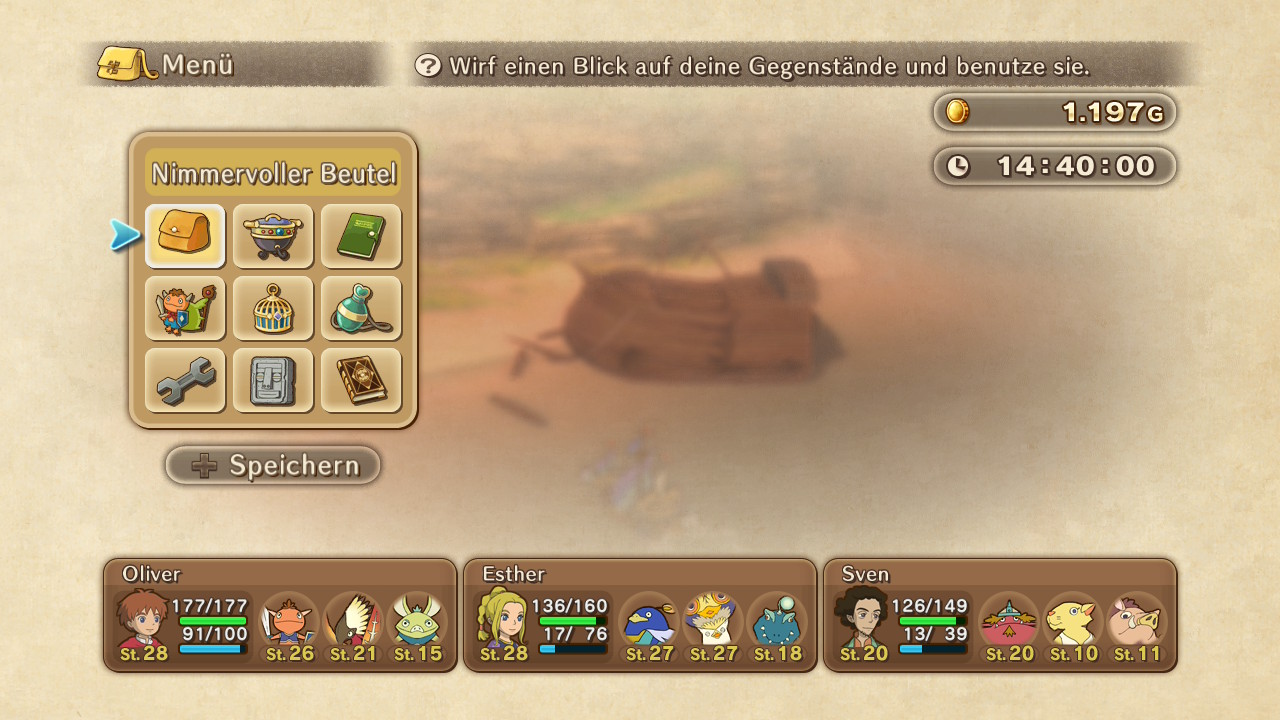Click the wrench options icon
Image resolution: width=1280 pixels, height=720 pixels.
point(185,380)
